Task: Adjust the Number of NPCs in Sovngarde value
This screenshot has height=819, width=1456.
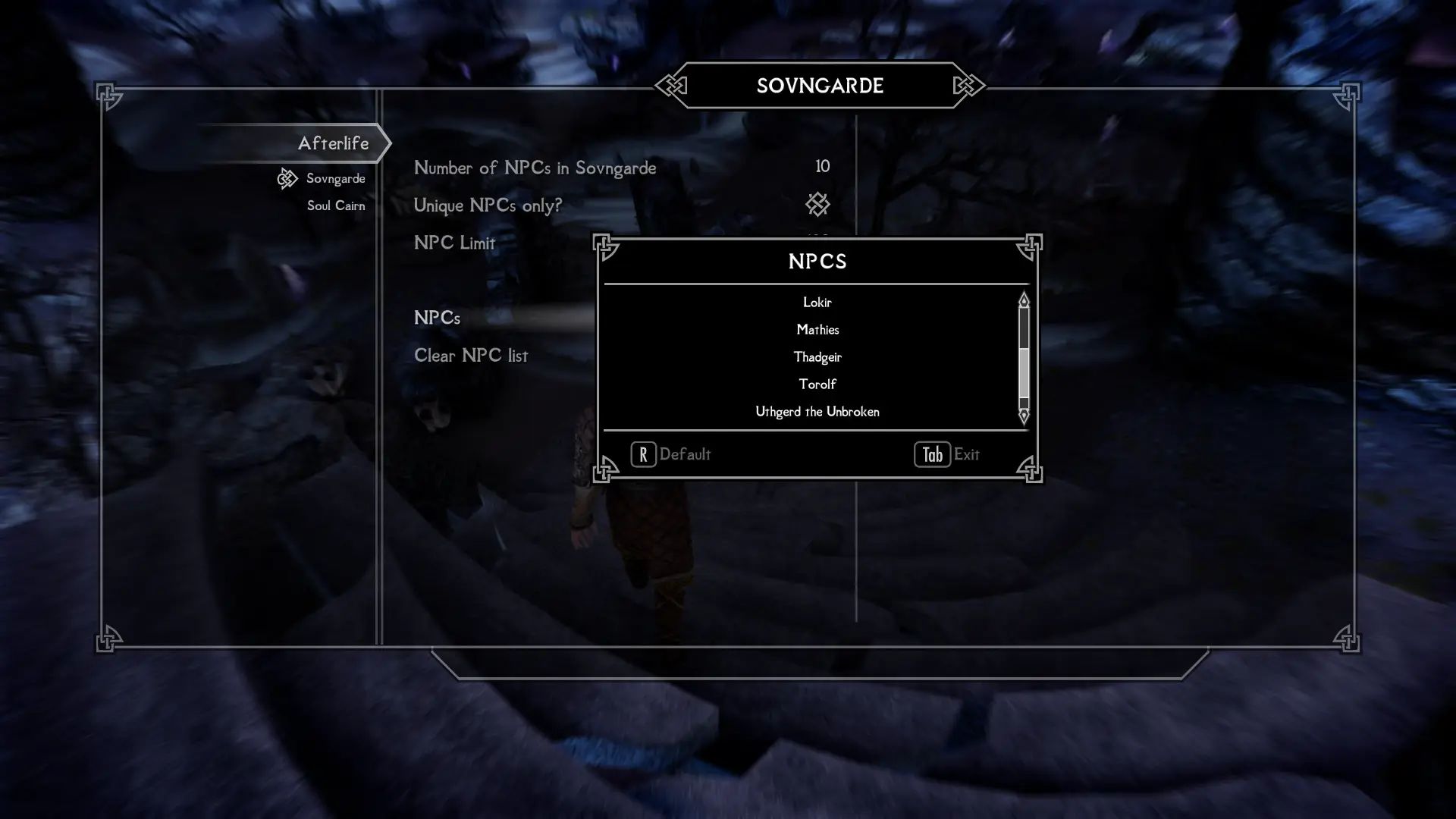Action: click(821, 166)
